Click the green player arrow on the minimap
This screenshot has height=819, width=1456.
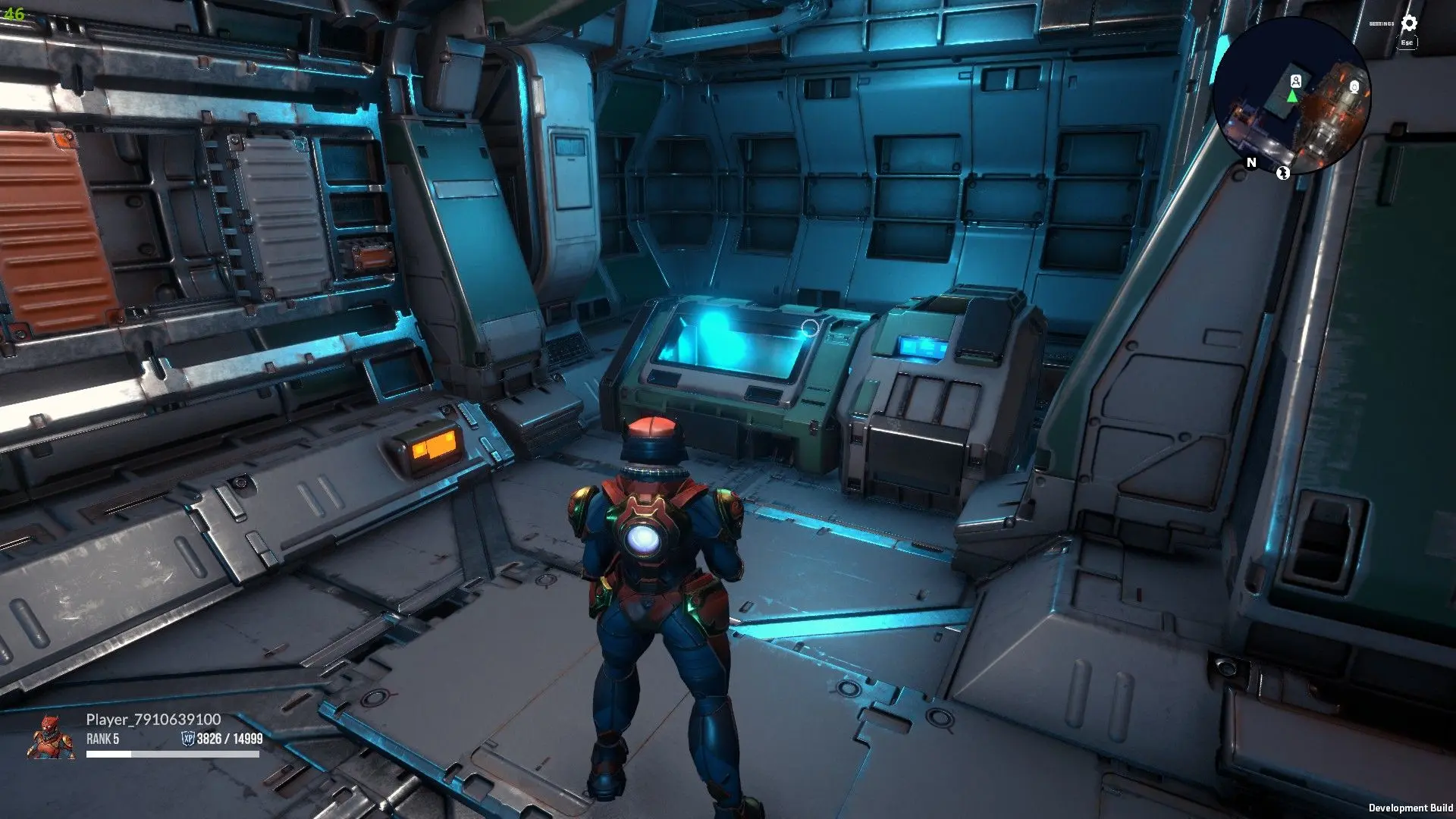[1292, 97]
